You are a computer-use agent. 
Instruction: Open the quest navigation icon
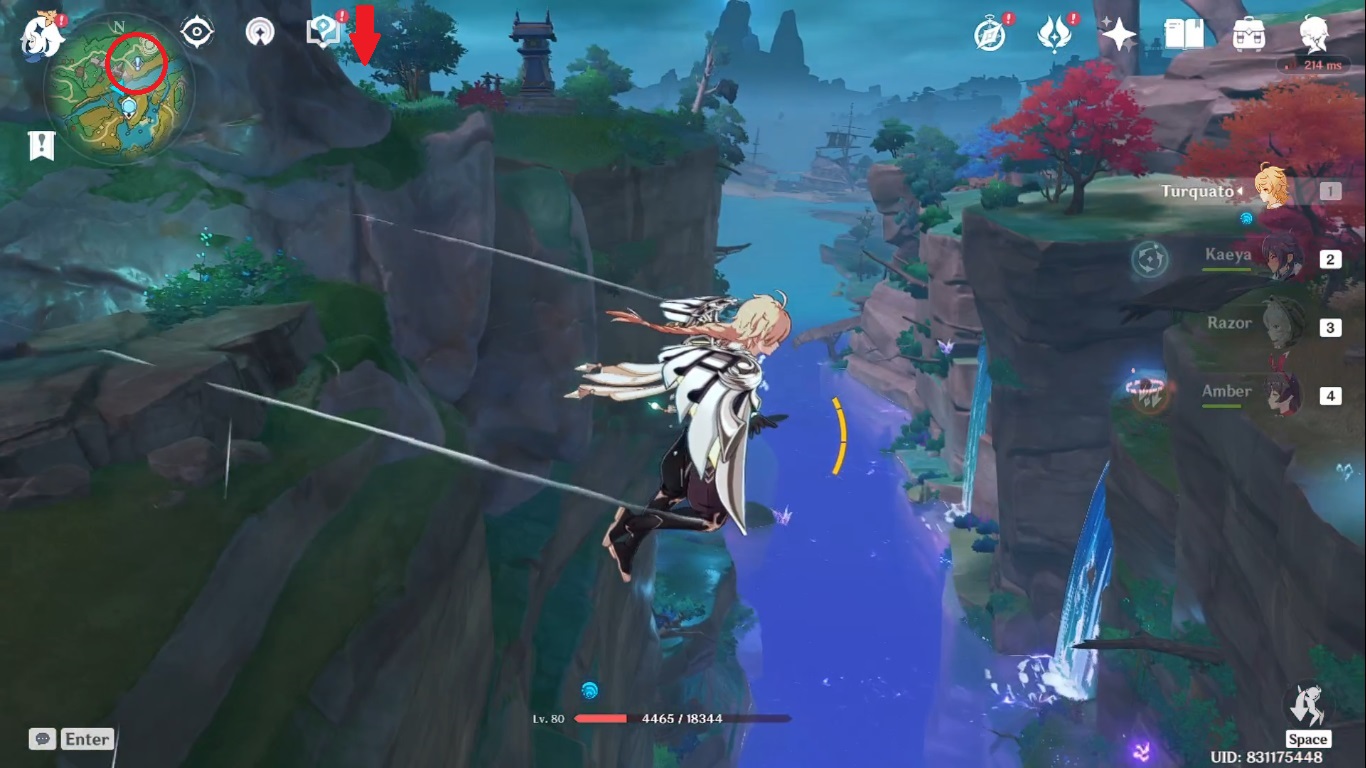pyautogui.click(x=261, y=32)
